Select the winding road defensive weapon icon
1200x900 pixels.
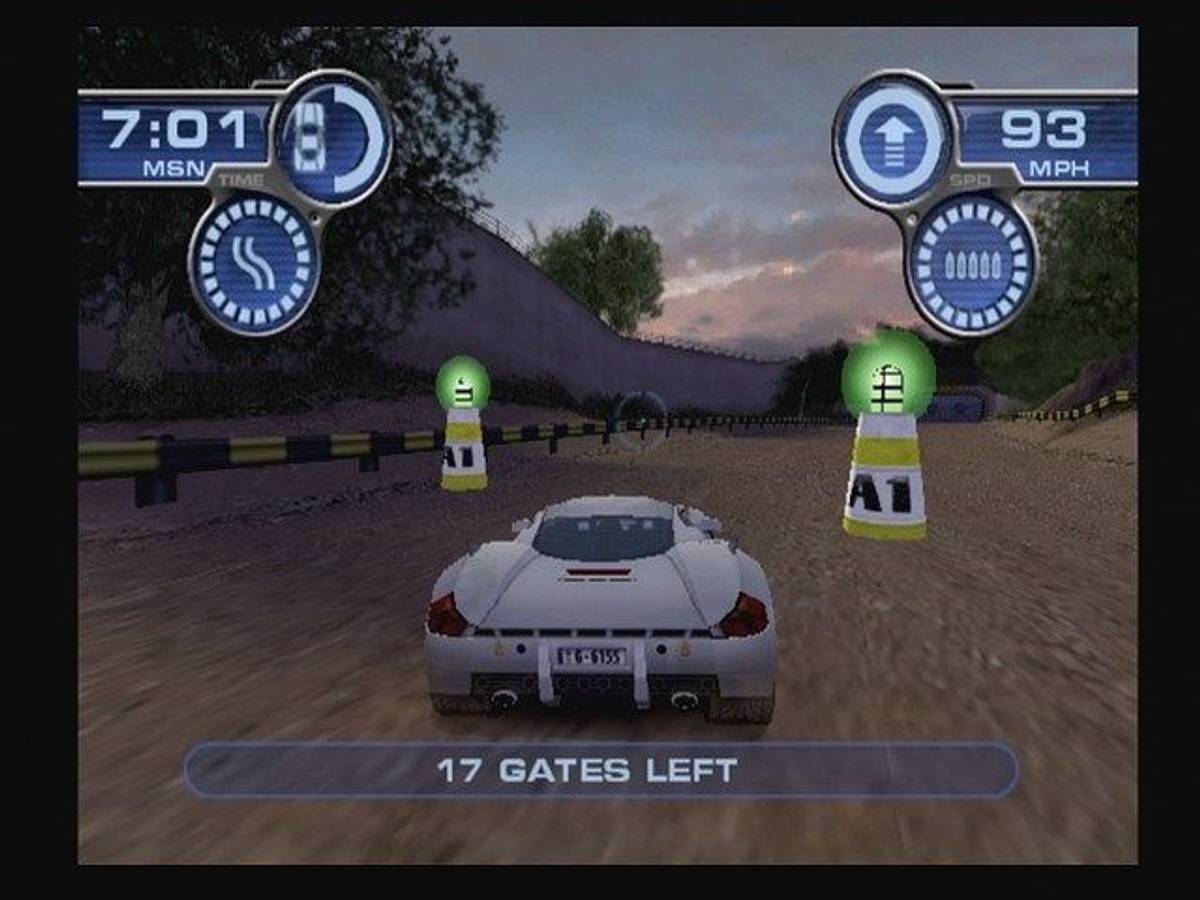(254, 265)
